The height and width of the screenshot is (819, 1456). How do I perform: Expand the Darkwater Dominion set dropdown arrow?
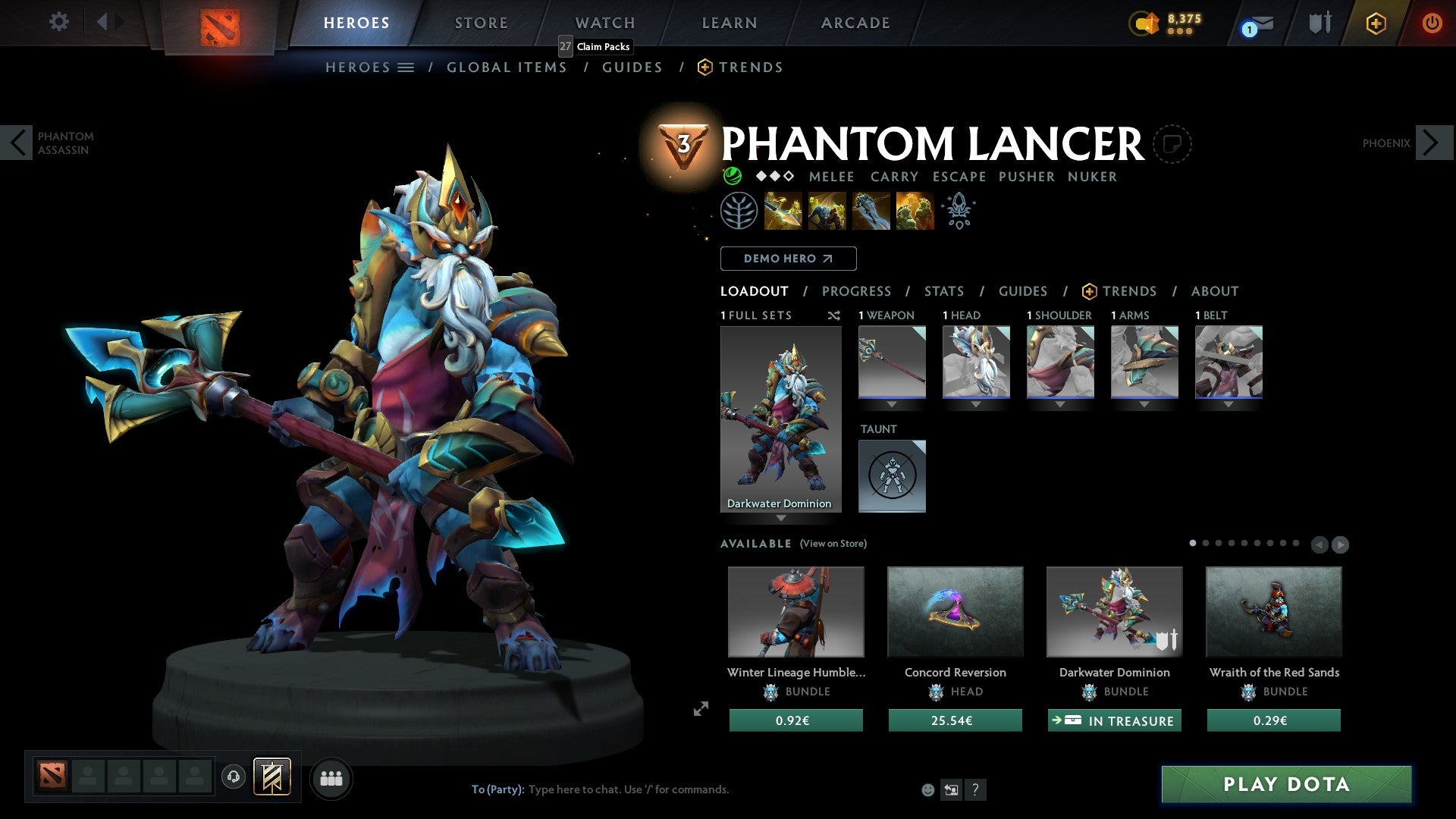pyautogui.click(x=781, y=518)
